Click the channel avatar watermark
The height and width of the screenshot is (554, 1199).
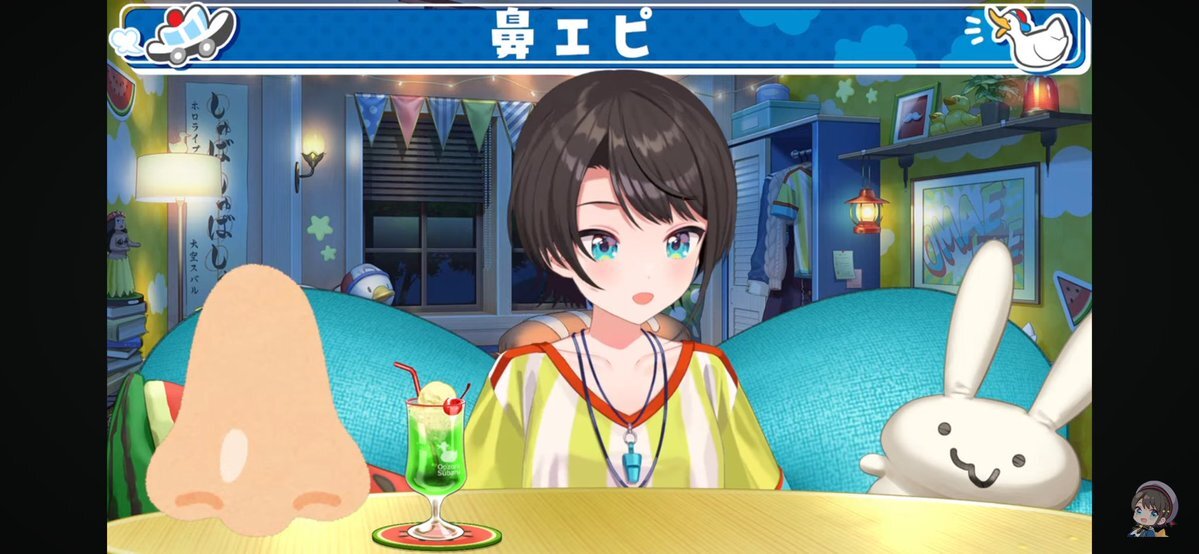1152,510
